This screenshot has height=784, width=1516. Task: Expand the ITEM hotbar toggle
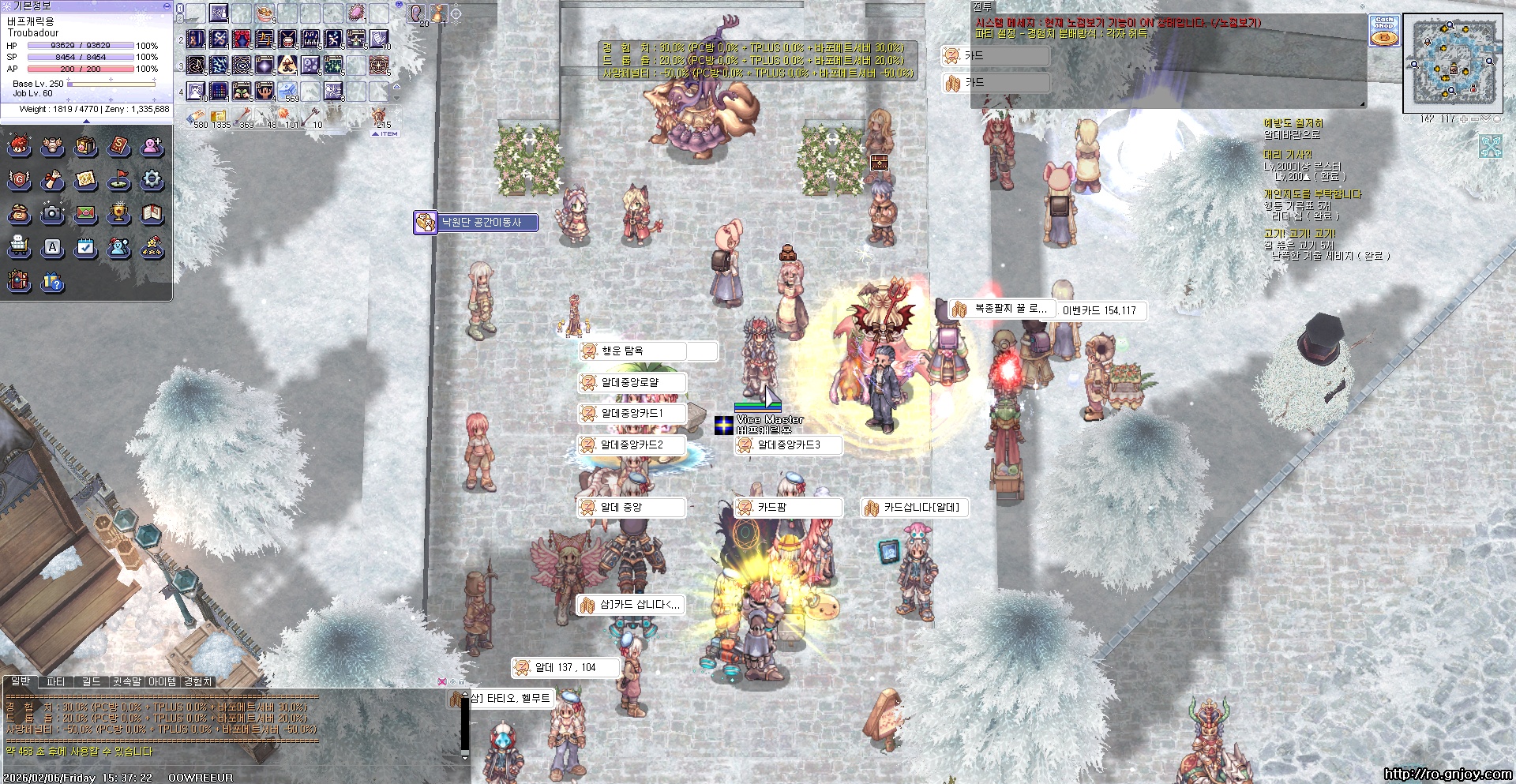point(385,134)
